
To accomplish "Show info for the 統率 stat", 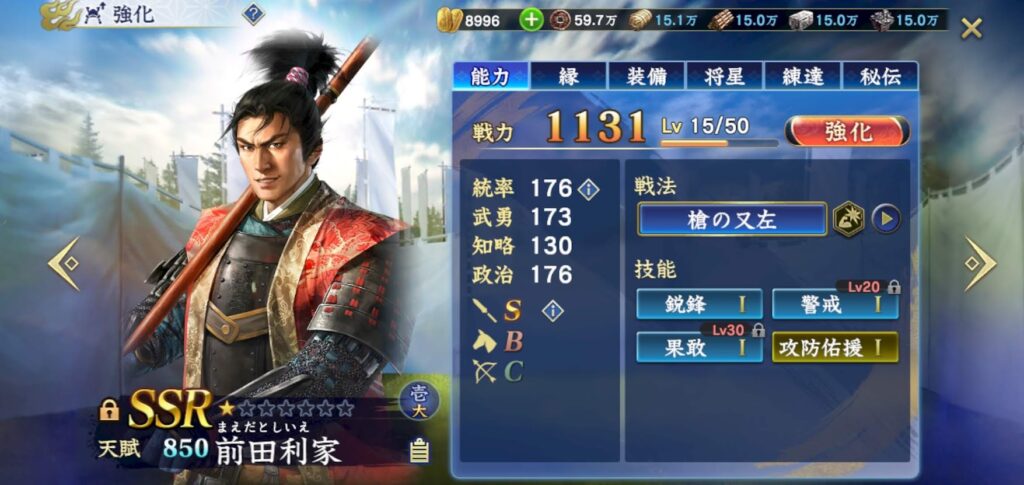I will click(589, 188).
